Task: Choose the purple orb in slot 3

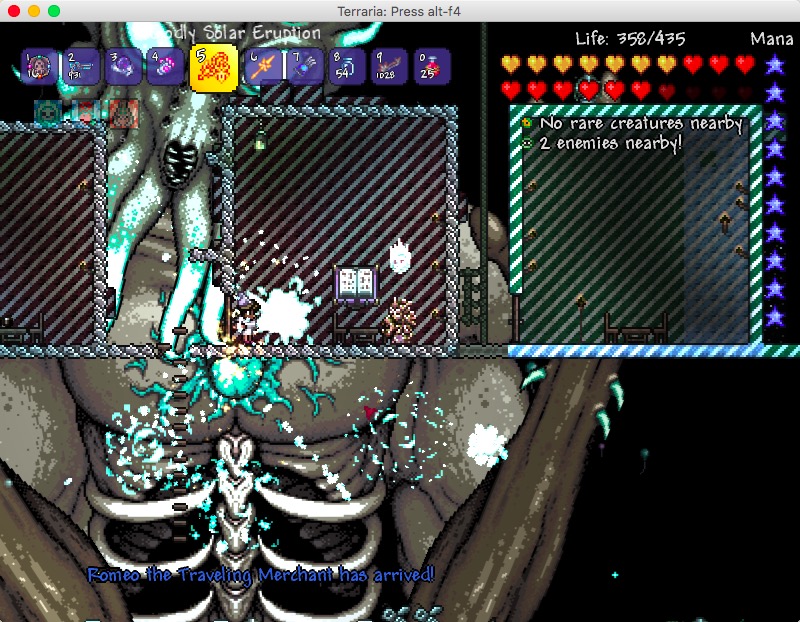Action: coord(124,67)
